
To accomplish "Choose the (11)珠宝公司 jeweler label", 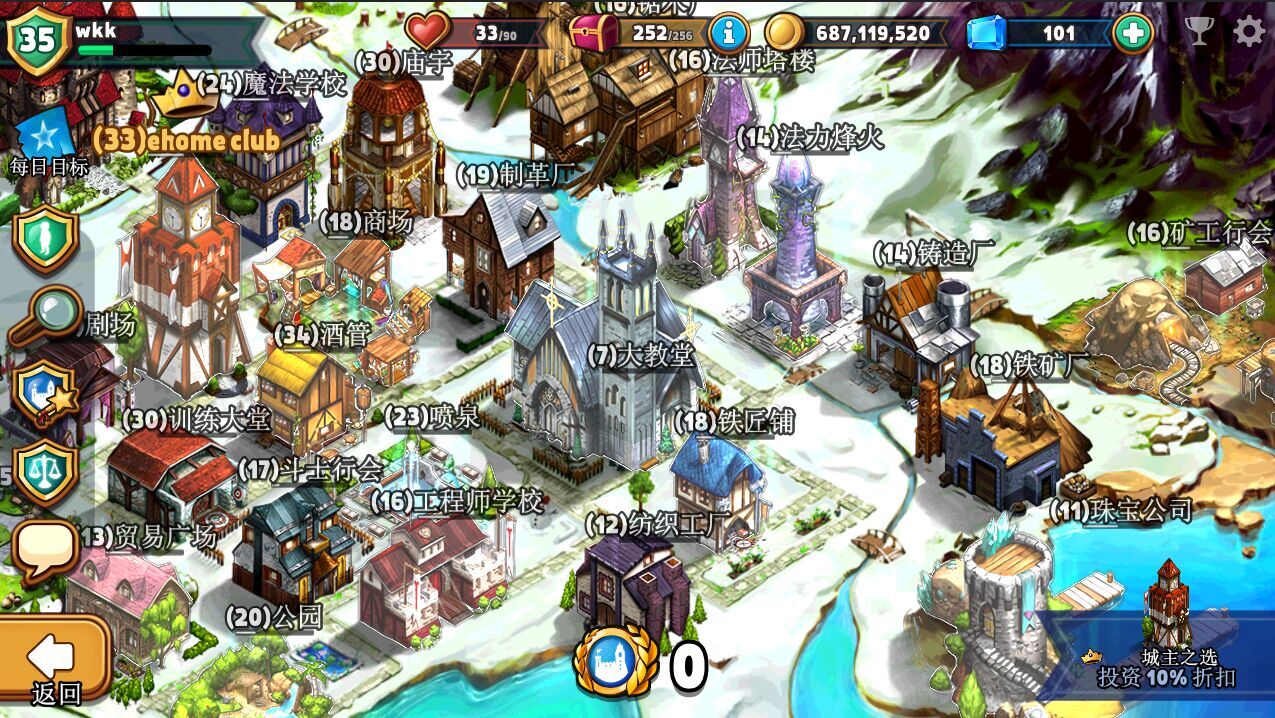I will click(x=1121, y=510).
